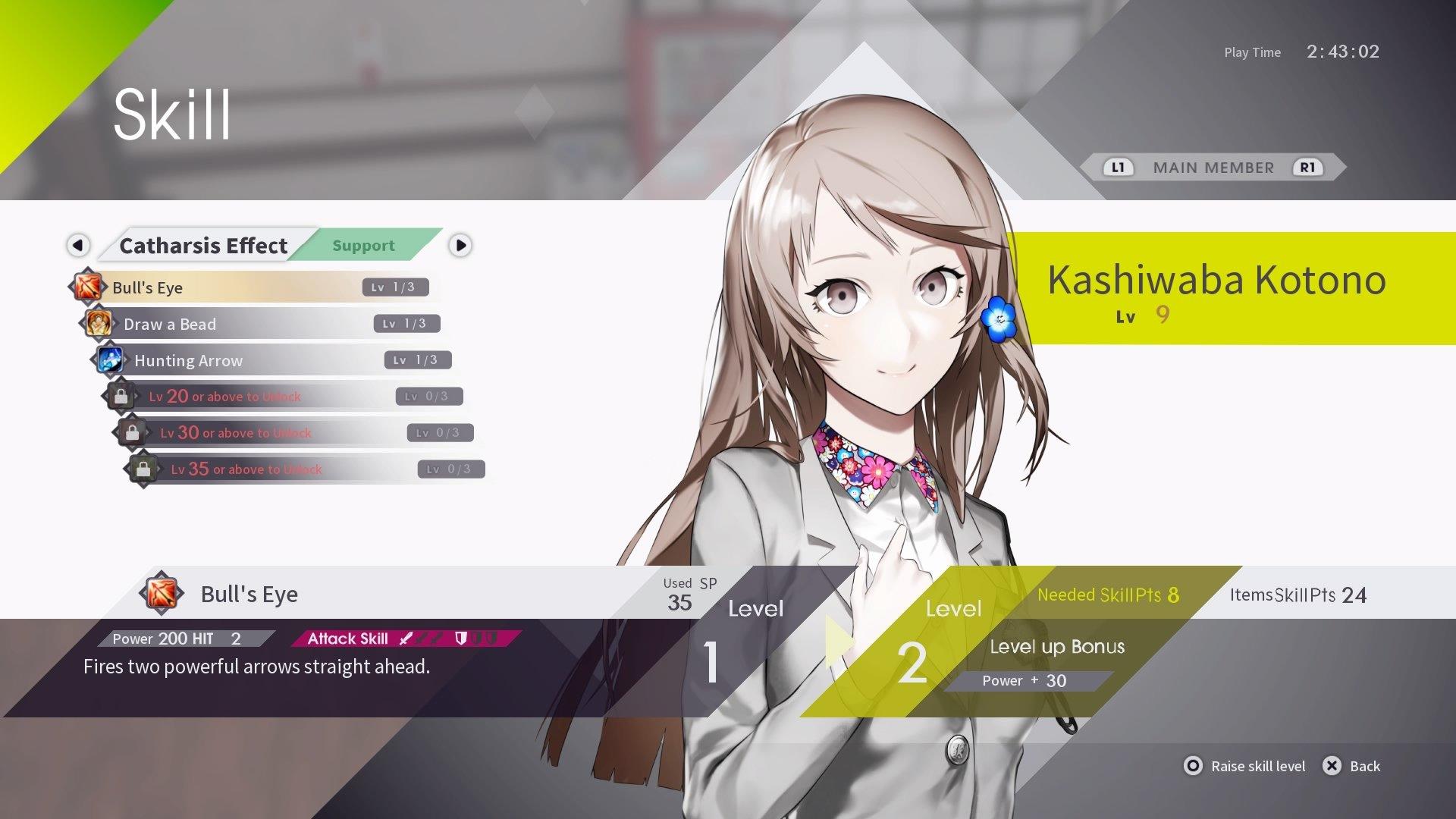1456x819 pixels.
Task: Select the Bull's Eye skill icon
Action: [88, 287]
